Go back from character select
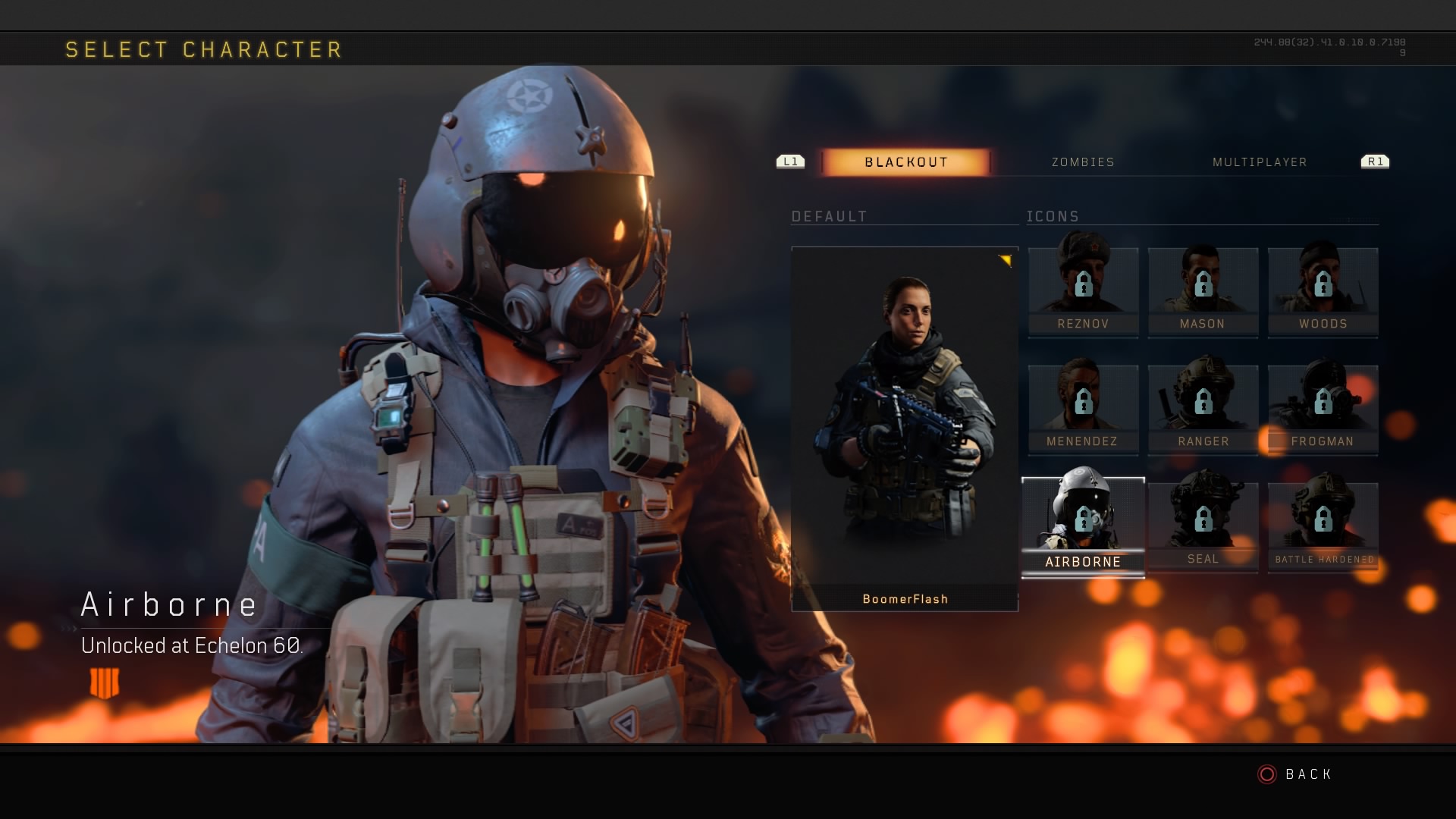Image resolution: width=1456 pixels, height=819 pixels. pos(1295,774)
